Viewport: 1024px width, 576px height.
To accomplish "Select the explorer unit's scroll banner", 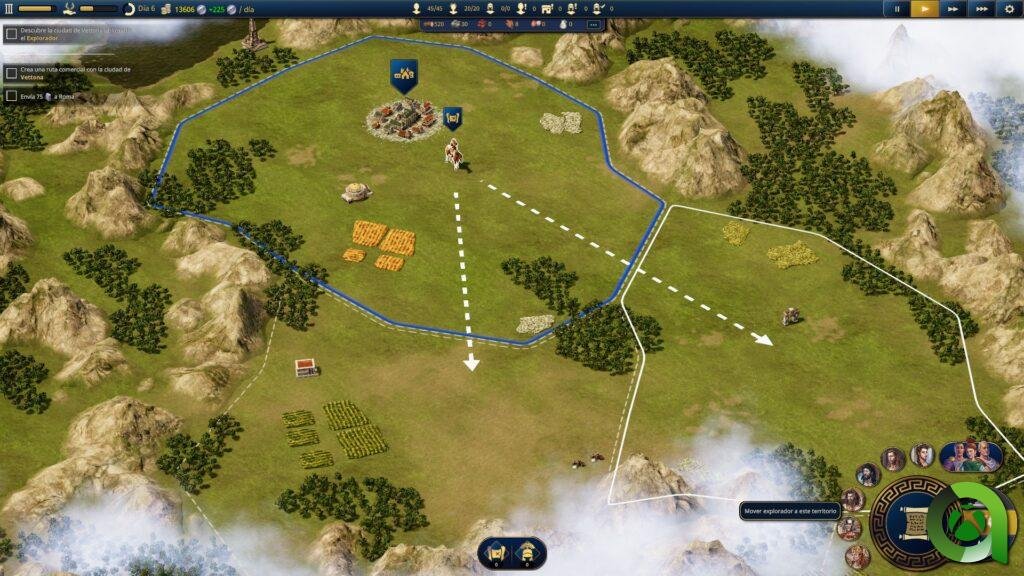I will tap(452, 118).
